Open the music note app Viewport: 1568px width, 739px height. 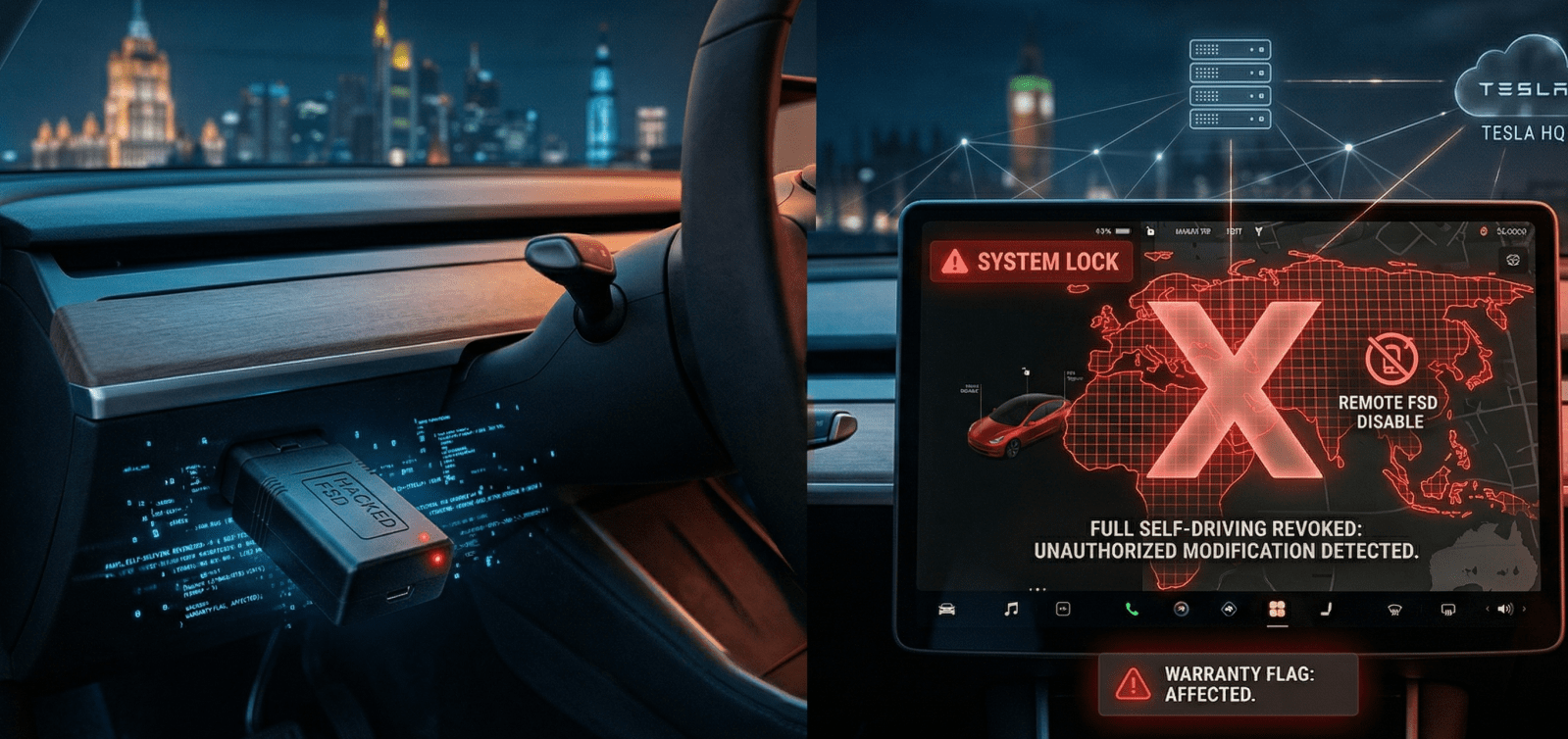(1011, 610)
